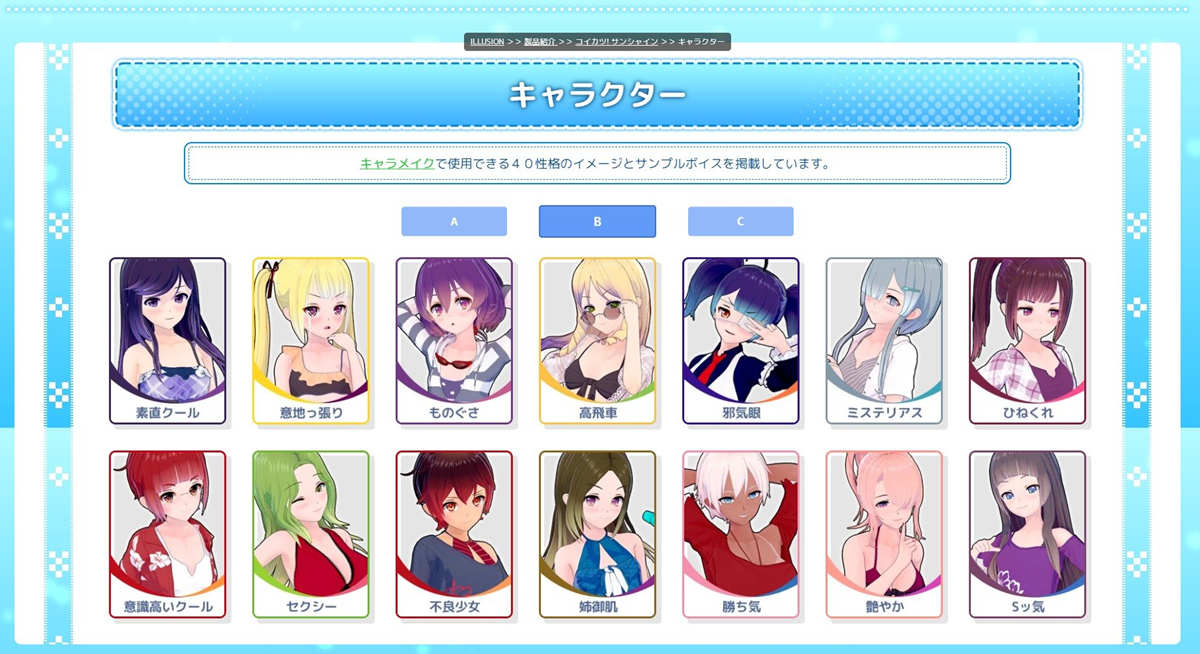This screenshot has width=1200, height=654.
Task: Select the B character tab
Action: [x=597, y=221]
